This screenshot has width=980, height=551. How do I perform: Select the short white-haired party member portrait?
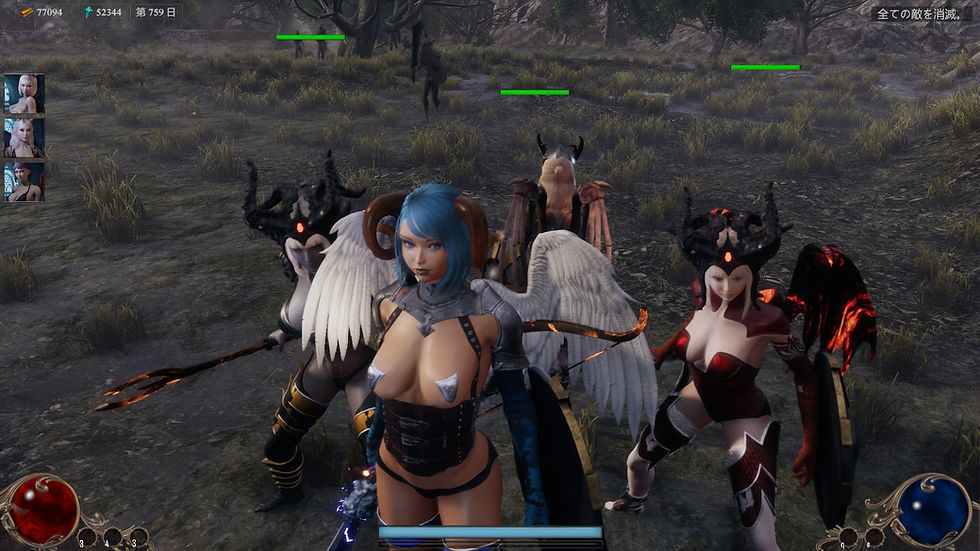point(24,93)
